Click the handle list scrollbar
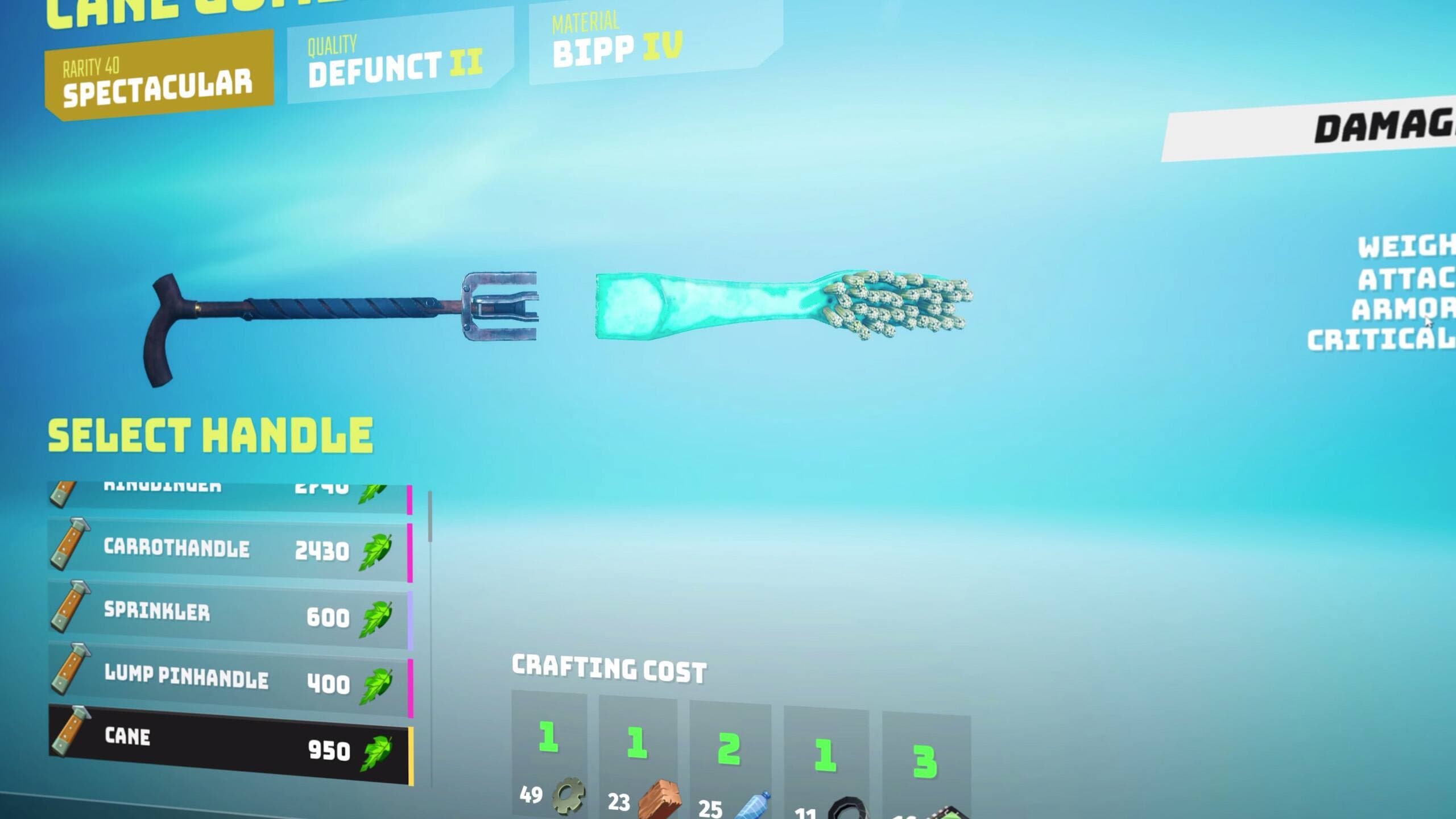 coord(430,516)
